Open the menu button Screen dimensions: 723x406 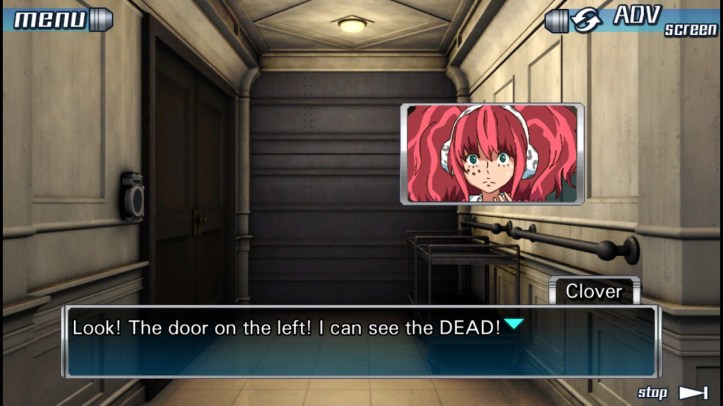(x=58, y=18)
